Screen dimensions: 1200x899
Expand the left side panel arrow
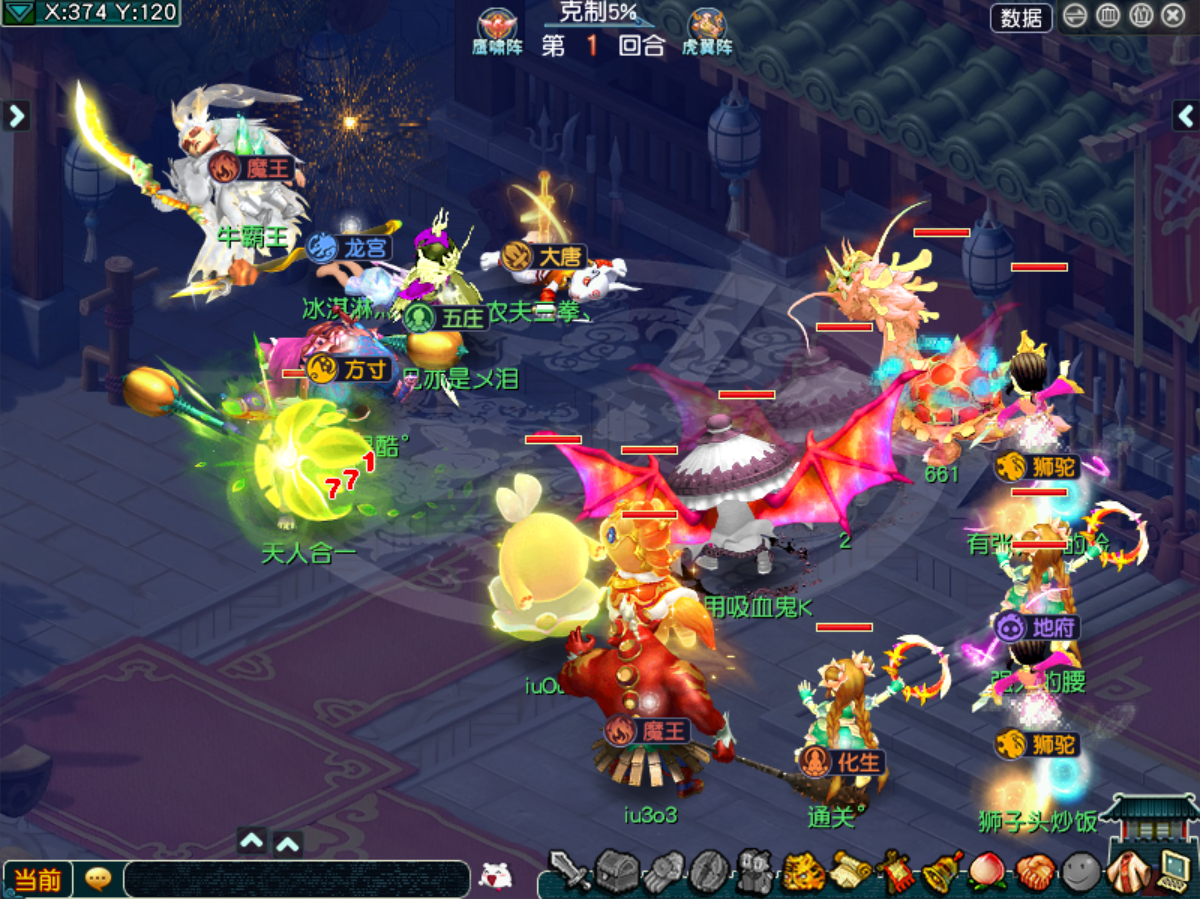point(15,116)
